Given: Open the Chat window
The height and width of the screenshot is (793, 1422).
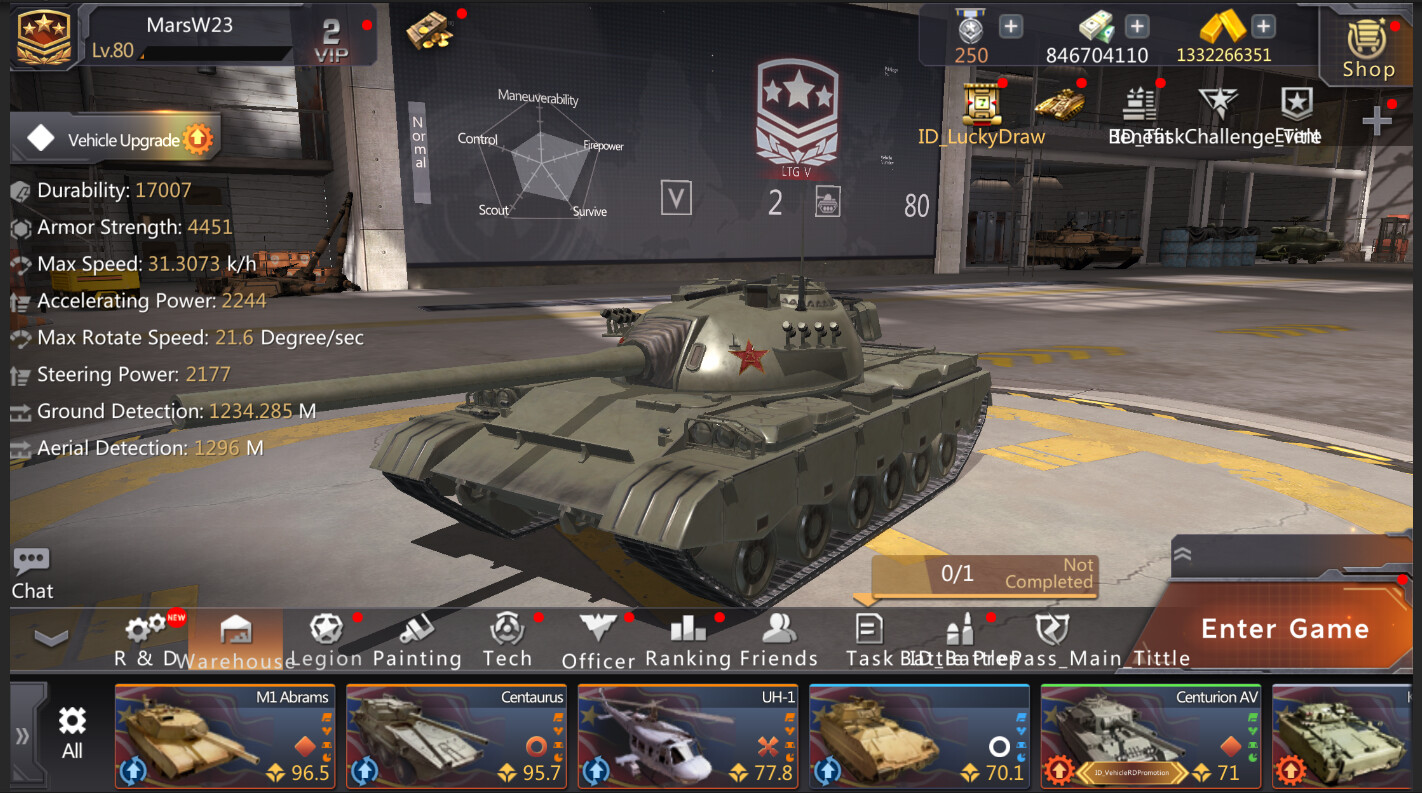Looking at the screenshot, I should [31, 570].
